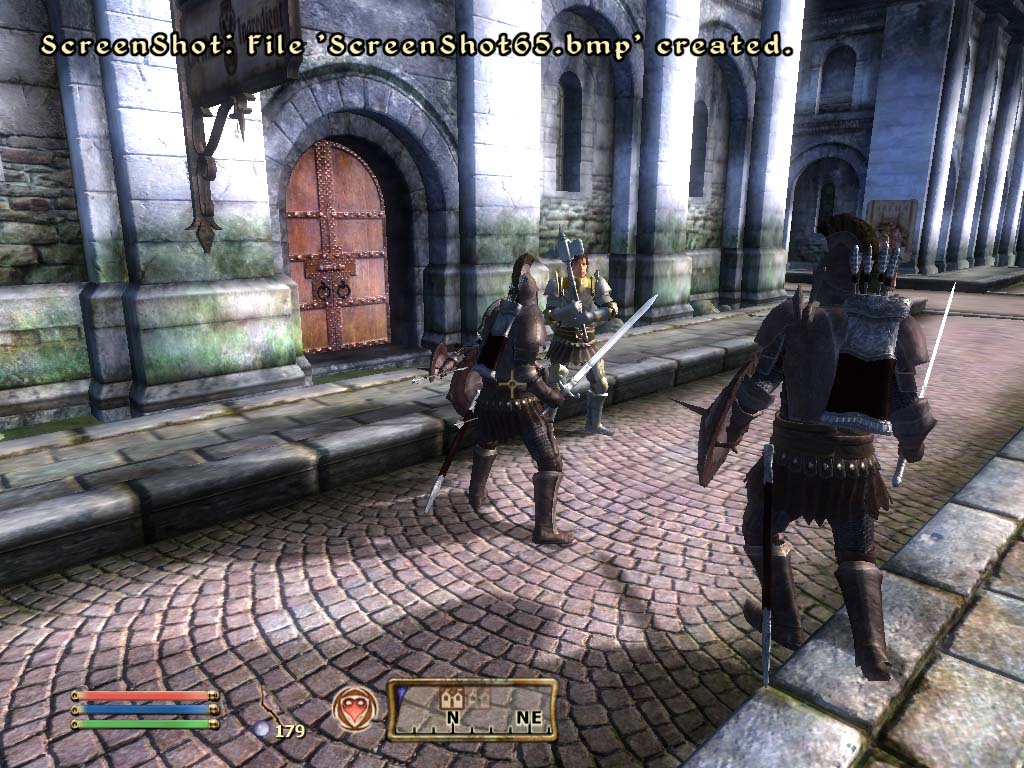Select the house marker on the compass
The height and width of the screenshot is (768, 1024).
(x=451, y=699)
